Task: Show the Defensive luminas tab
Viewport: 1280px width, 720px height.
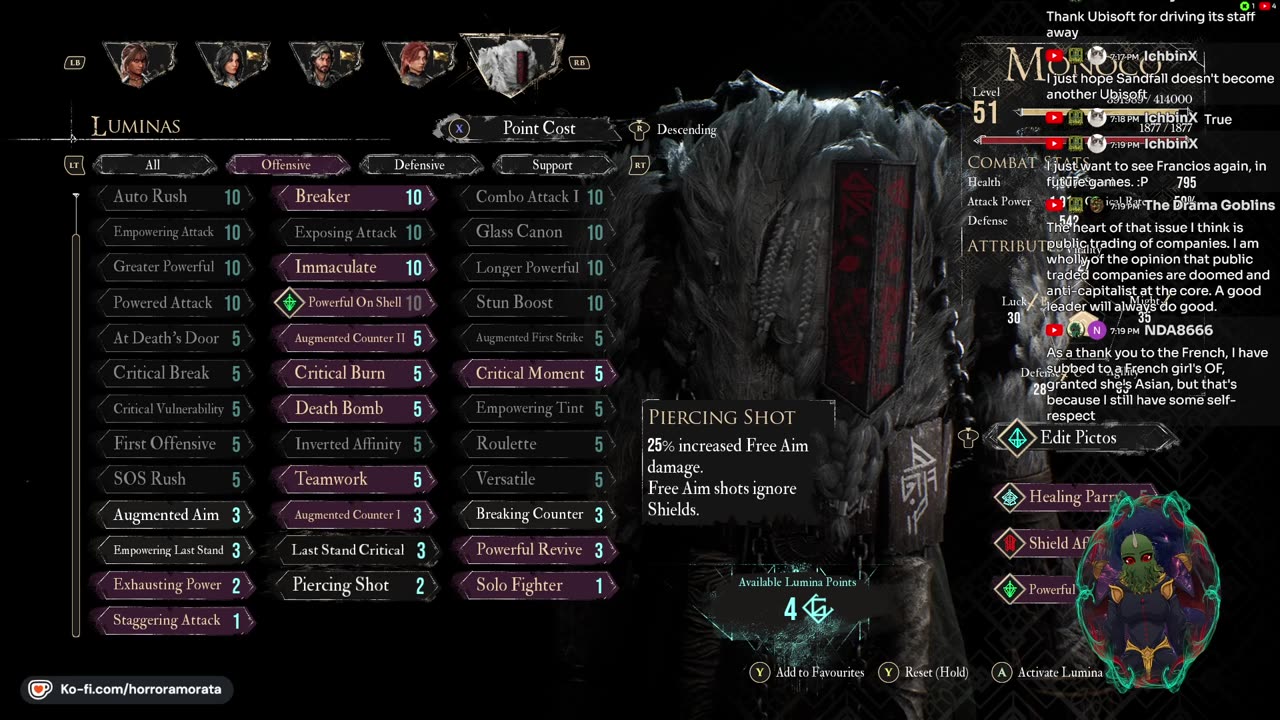Action: (419, 165)
